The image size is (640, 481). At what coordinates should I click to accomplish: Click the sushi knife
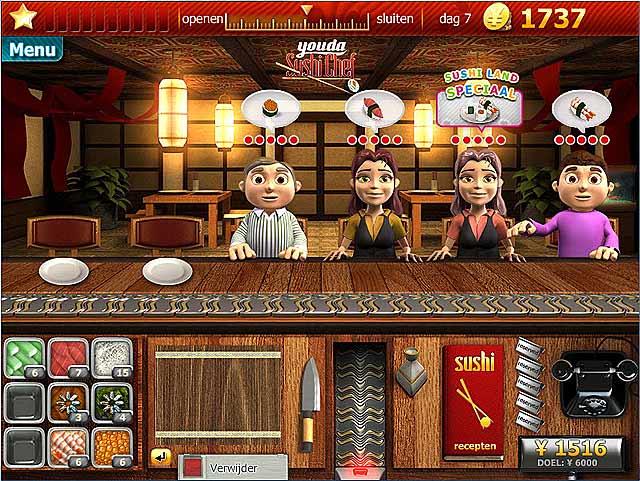pos(309,402)
